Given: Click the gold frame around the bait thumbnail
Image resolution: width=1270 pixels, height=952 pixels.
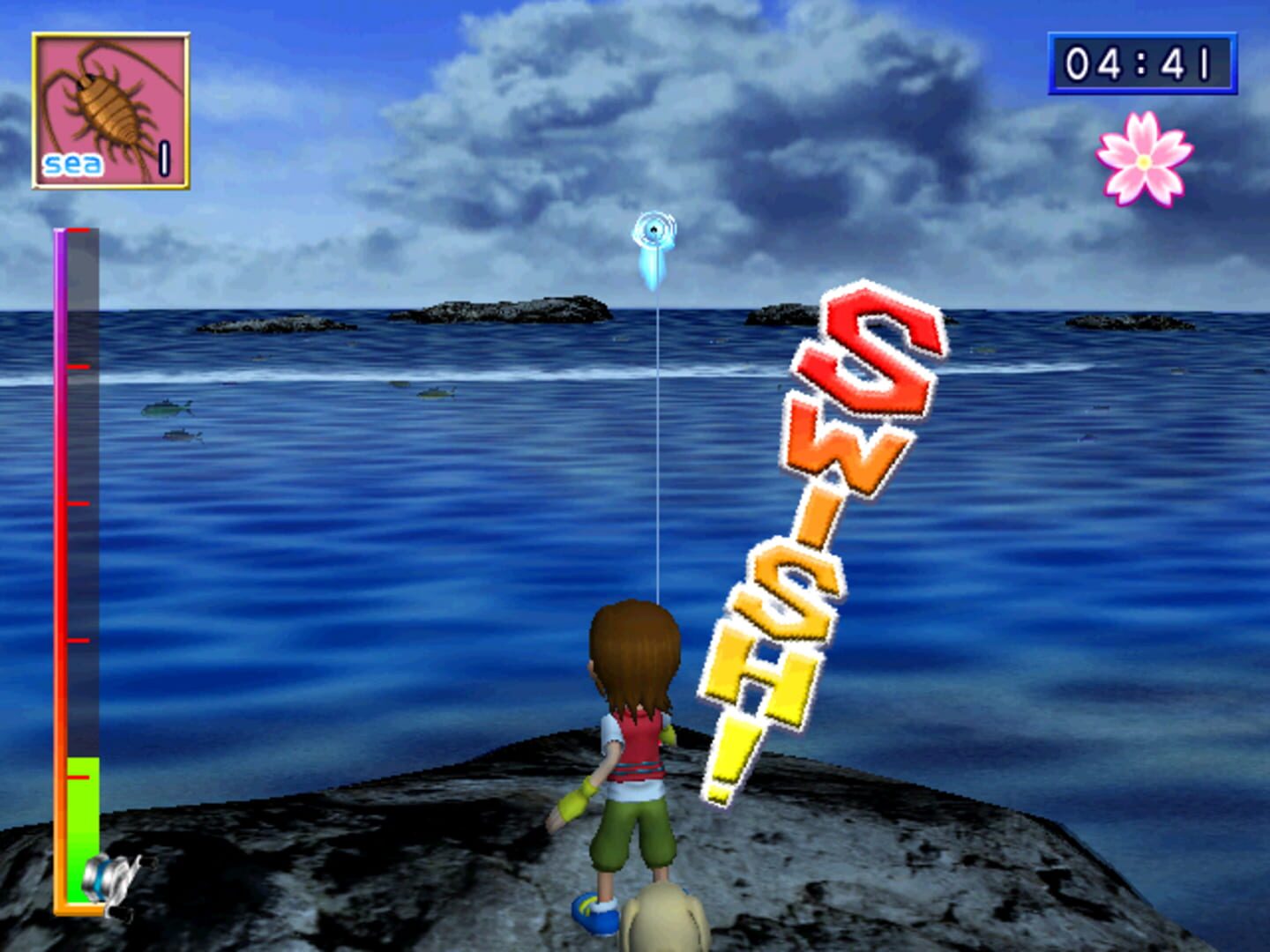Looking at the screenshot, I should pyautogui.click(x=108, y=35).
